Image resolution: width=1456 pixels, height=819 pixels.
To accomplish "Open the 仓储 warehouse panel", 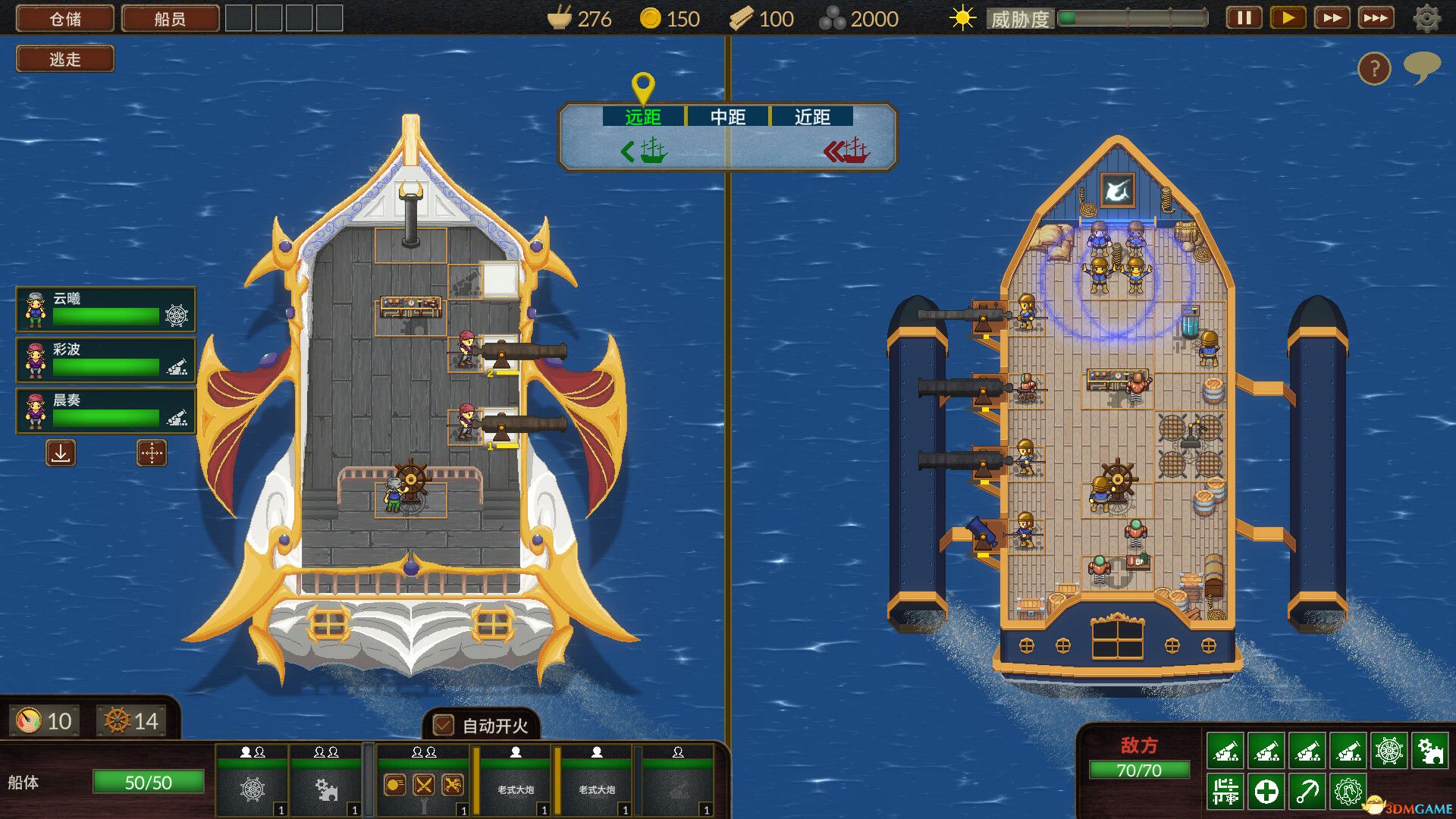I will (64, 17).
